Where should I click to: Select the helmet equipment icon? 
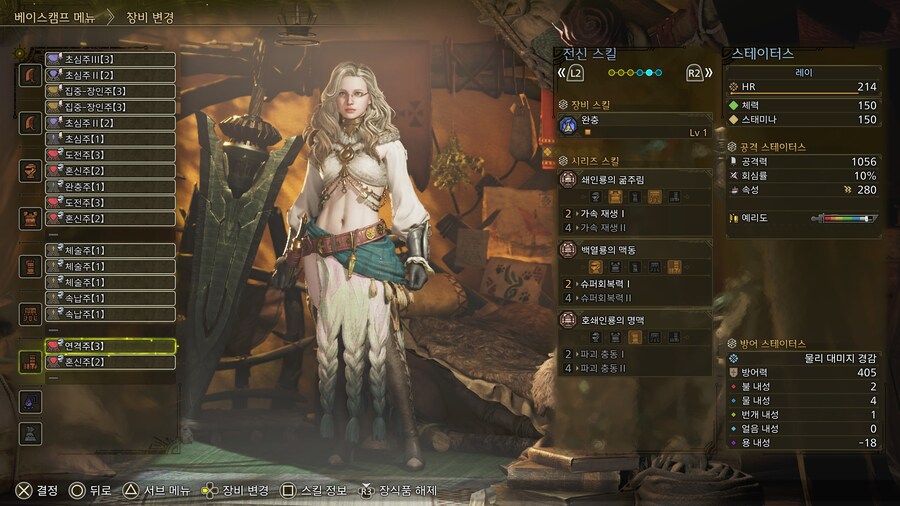click(x=30, y=169)
